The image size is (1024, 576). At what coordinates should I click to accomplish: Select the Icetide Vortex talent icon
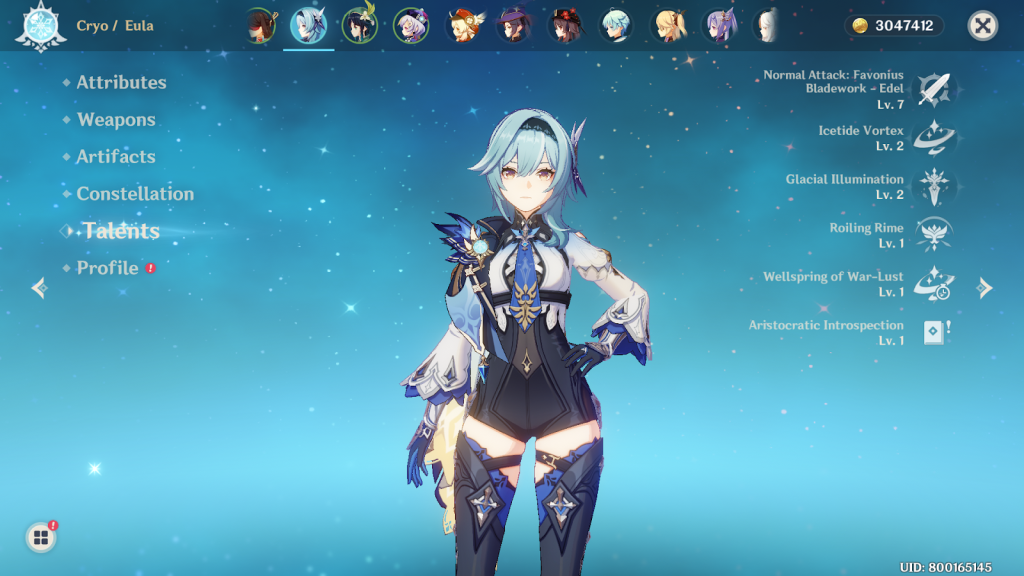[936, 138]
